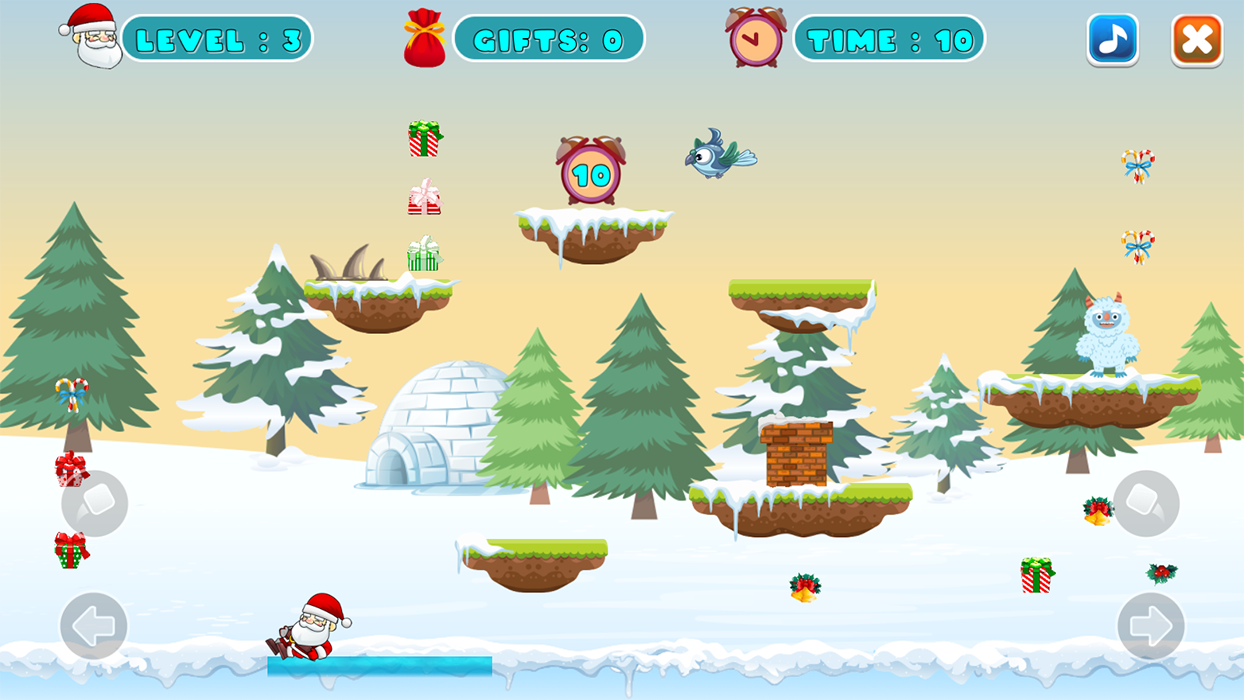The image size is (1244, 700).
Task: Tap the jump button above the left arrow
Action: 95,504
